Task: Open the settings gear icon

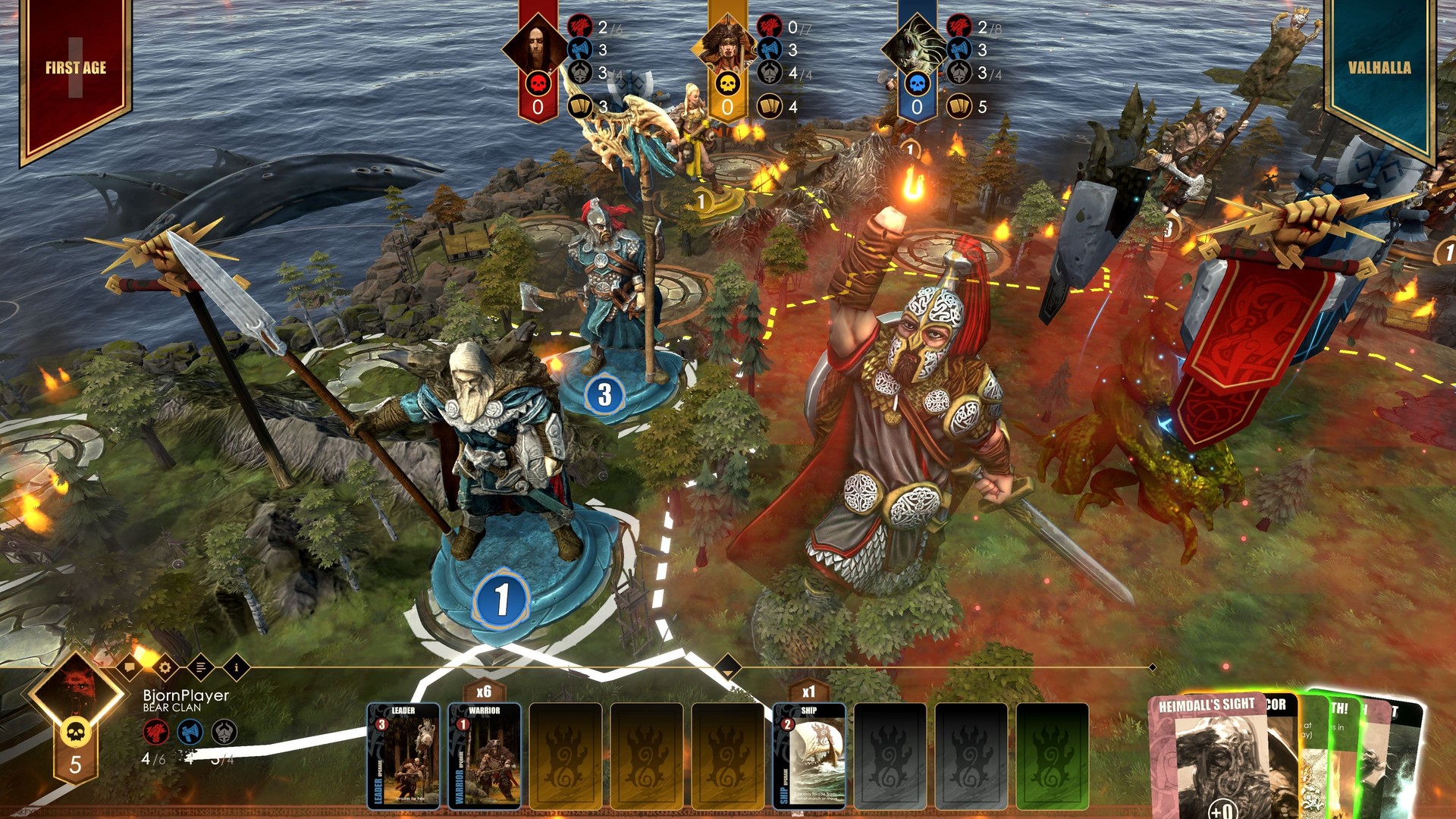Action: (x=165, y=667)
